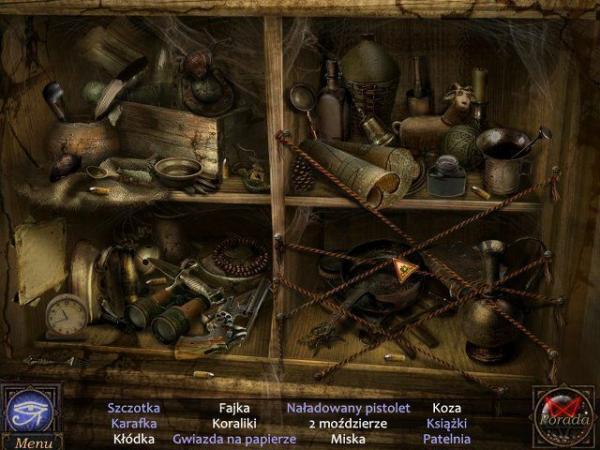Select the Książki list entry
This screenshot has height=450, width=600.
pyautogui.click(x=446, y=423)
